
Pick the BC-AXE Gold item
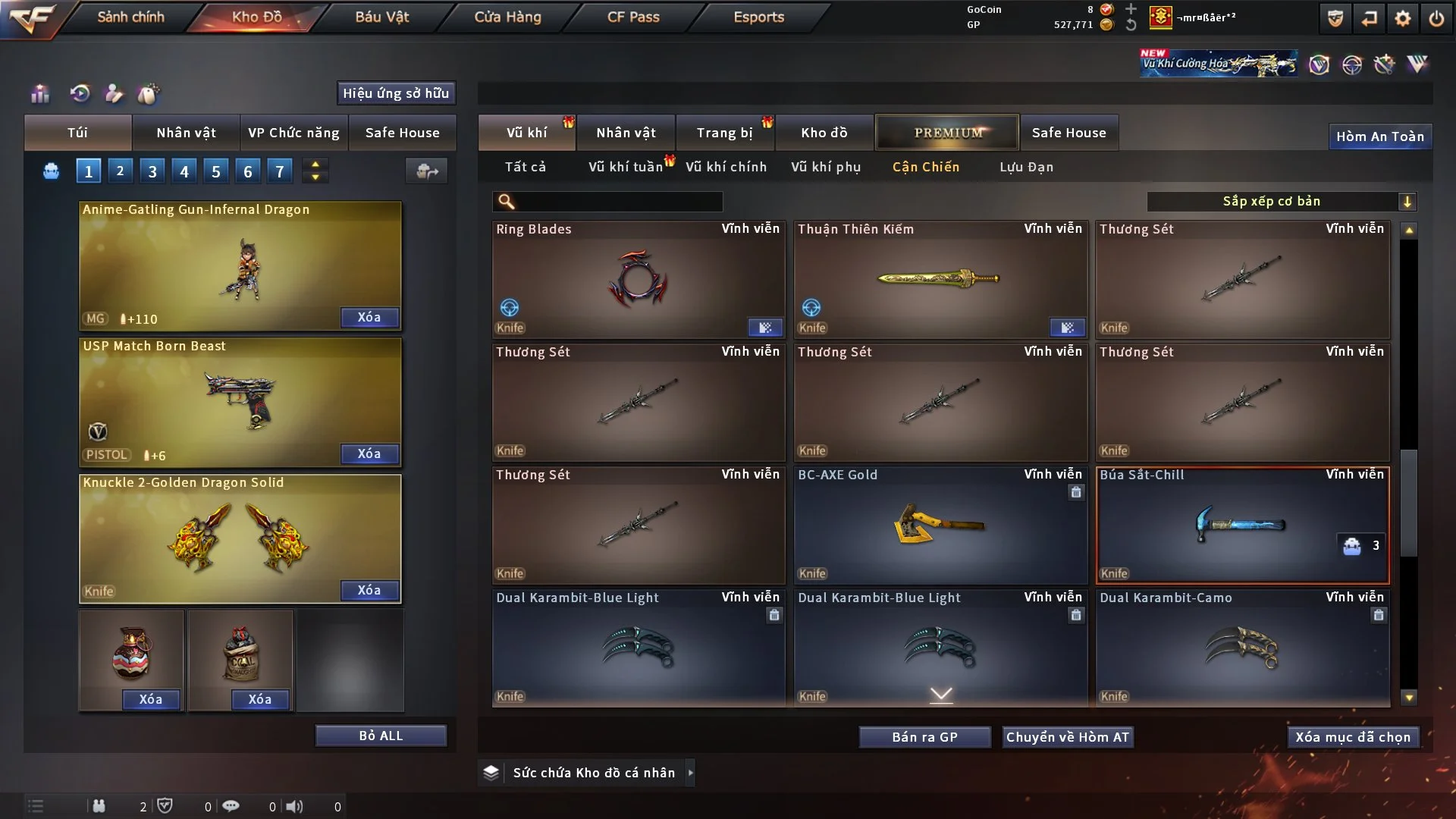pos(940,525)
